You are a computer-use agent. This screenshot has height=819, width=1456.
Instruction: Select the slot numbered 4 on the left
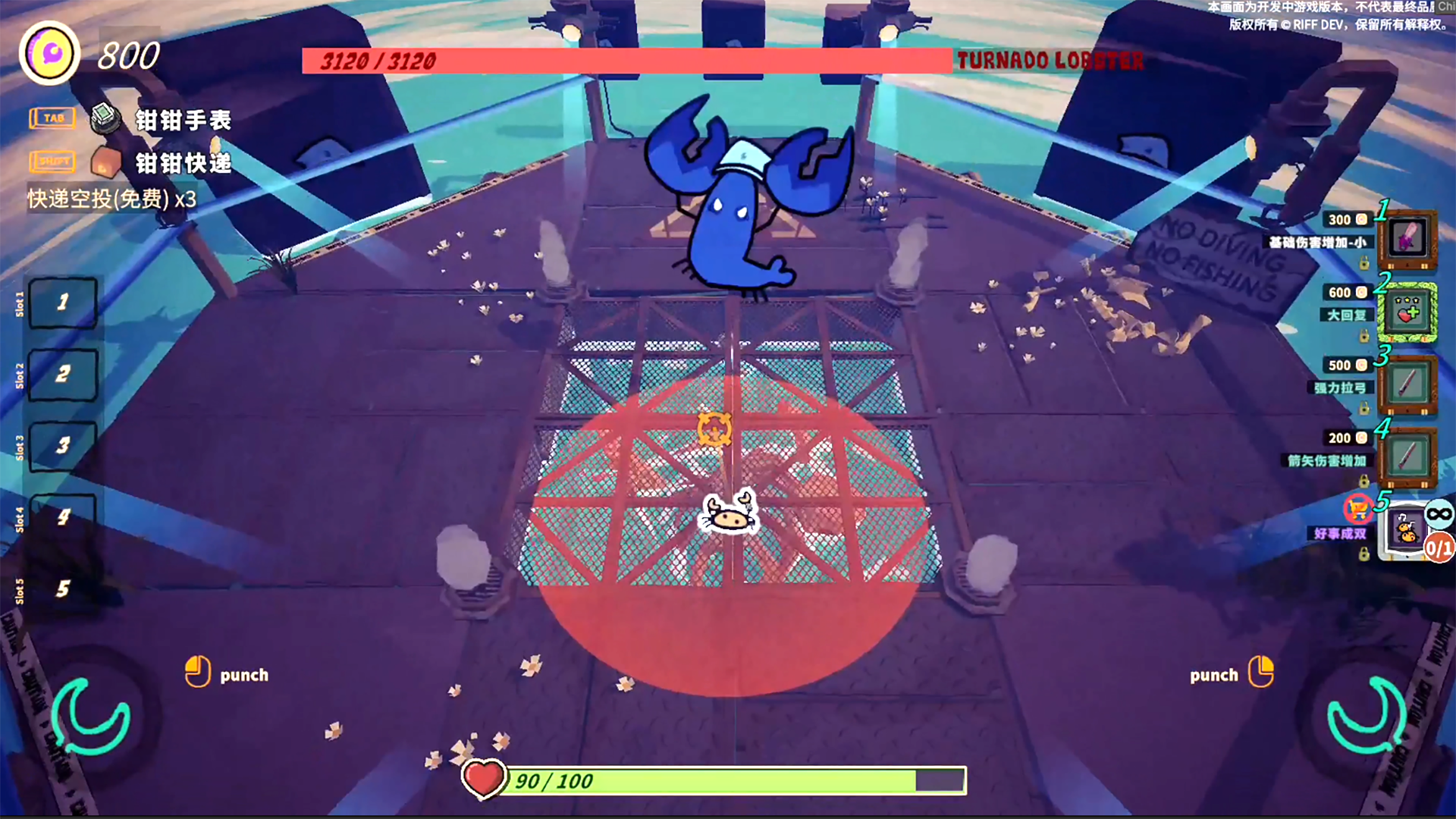(63, 517)
